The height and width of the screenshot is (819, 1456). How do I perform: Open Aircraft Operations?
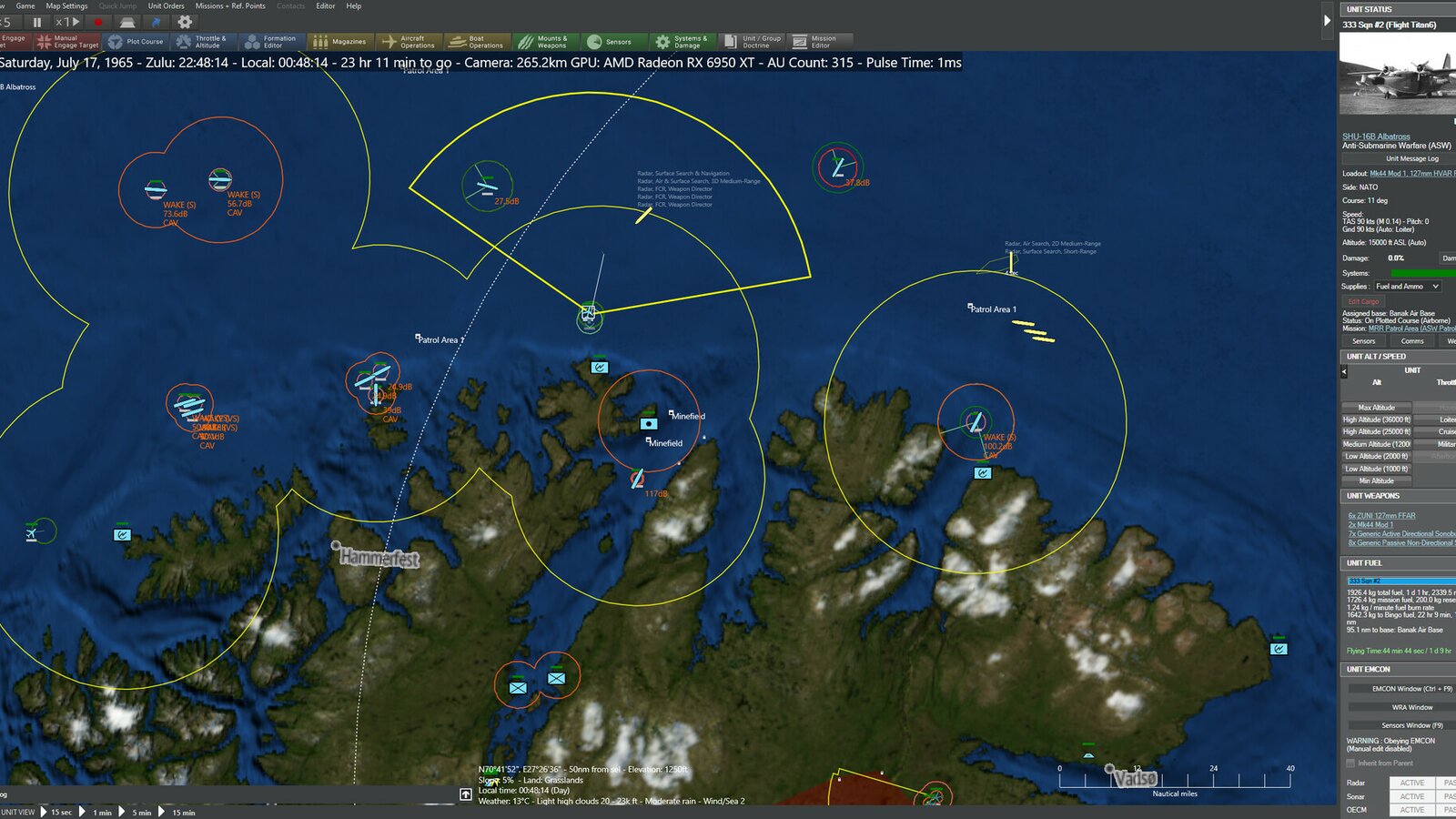point(409,42)
